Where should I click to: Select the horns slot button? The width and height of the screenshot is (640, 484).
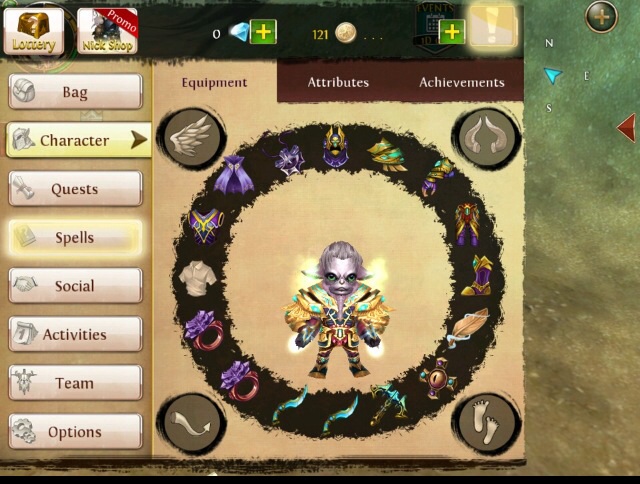pos(486,137)
